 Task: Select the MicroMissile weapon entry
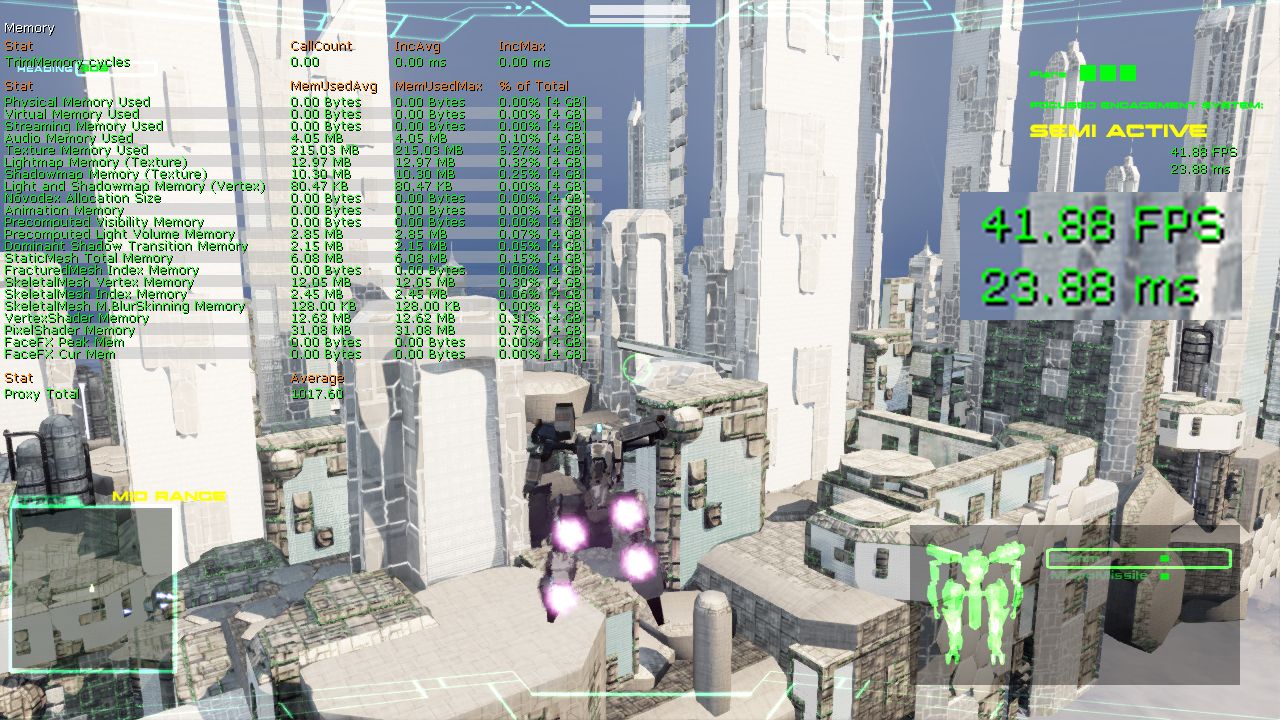[1100, 575]
